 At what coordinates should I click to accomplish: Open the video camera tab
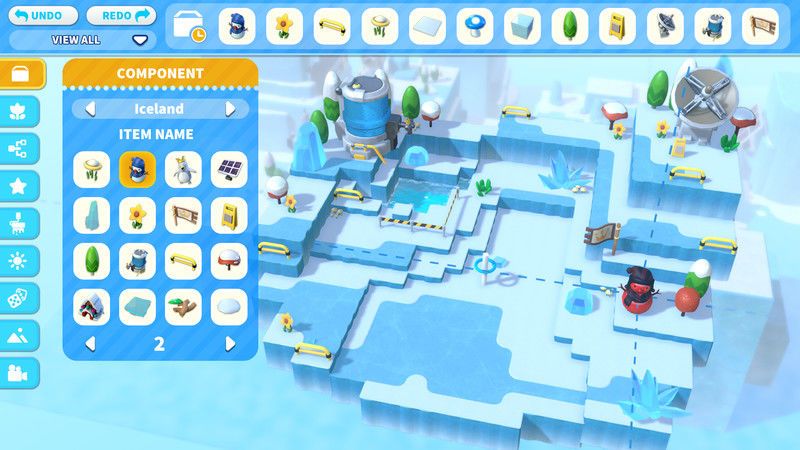click(x=21, y=373)
